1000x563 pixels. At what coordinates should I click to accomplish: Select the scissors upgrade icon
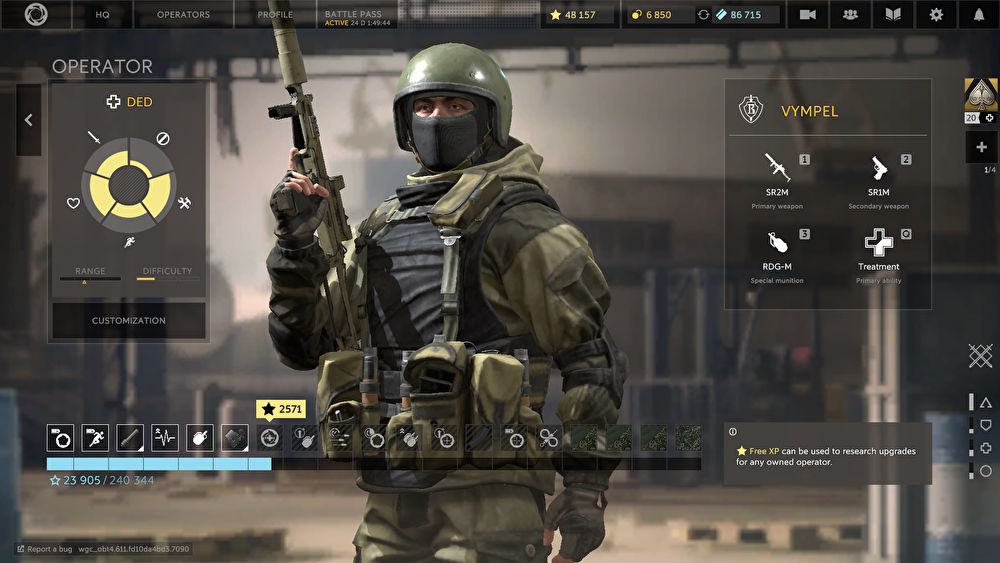tap(548, 437)
